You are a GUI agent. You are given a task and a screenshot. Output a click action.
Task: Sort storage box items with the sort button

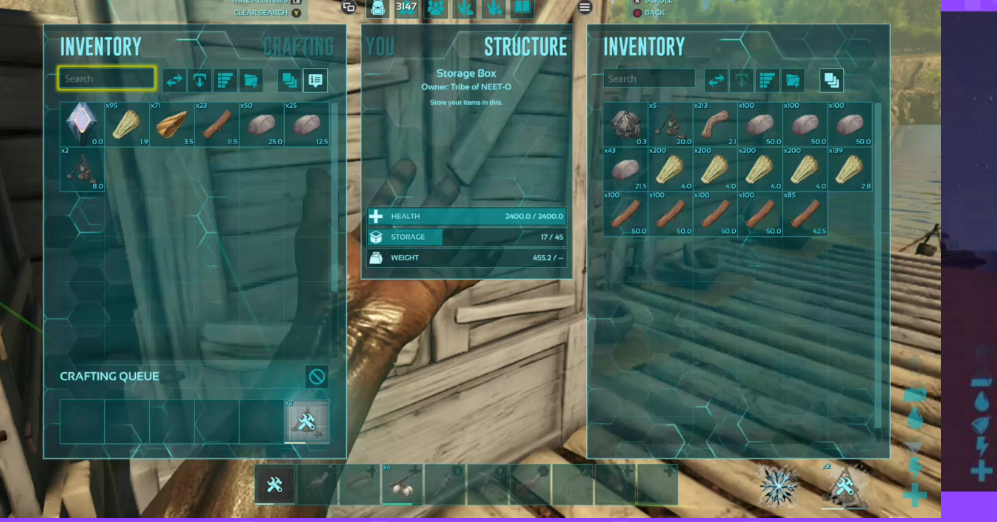pos(767,80)
